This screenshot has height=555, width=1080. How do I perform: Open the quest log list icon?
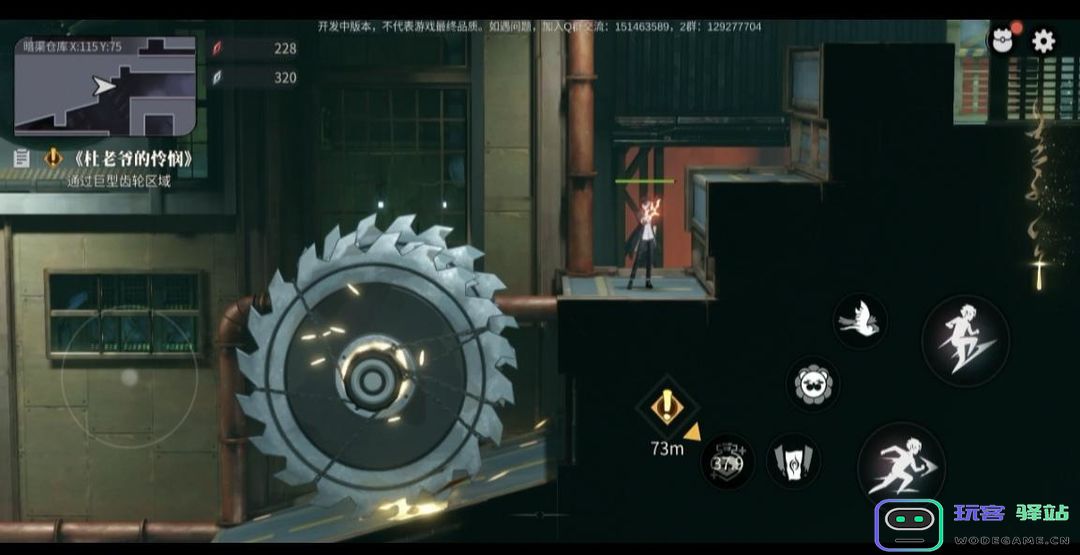tap(22, 158)
